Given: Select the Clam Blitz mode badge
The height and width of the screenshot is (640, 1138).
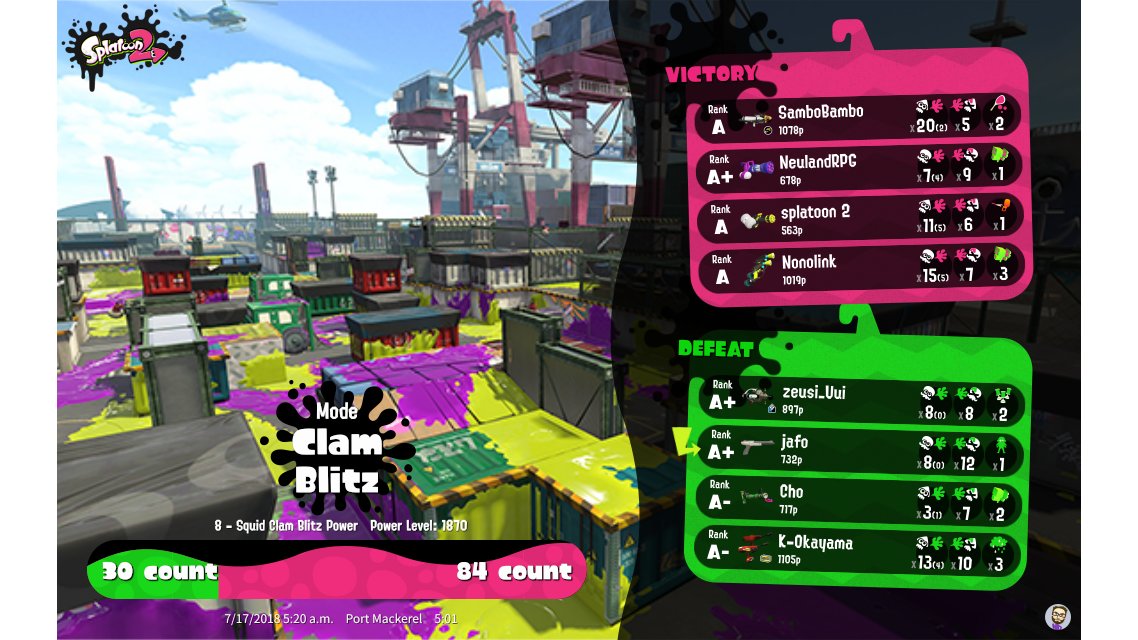Looking at the screenshot, I should pyautogui.click(x=337, y=450).
